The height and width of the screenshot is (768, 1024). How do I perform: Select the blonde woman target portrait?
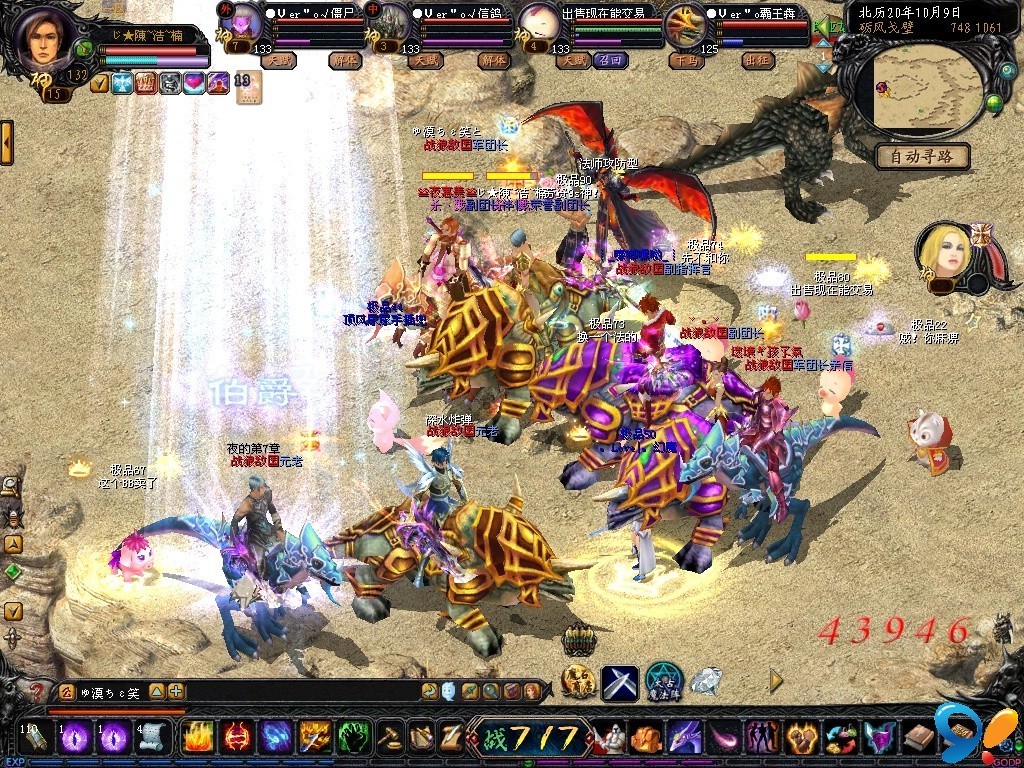point(946,251)
